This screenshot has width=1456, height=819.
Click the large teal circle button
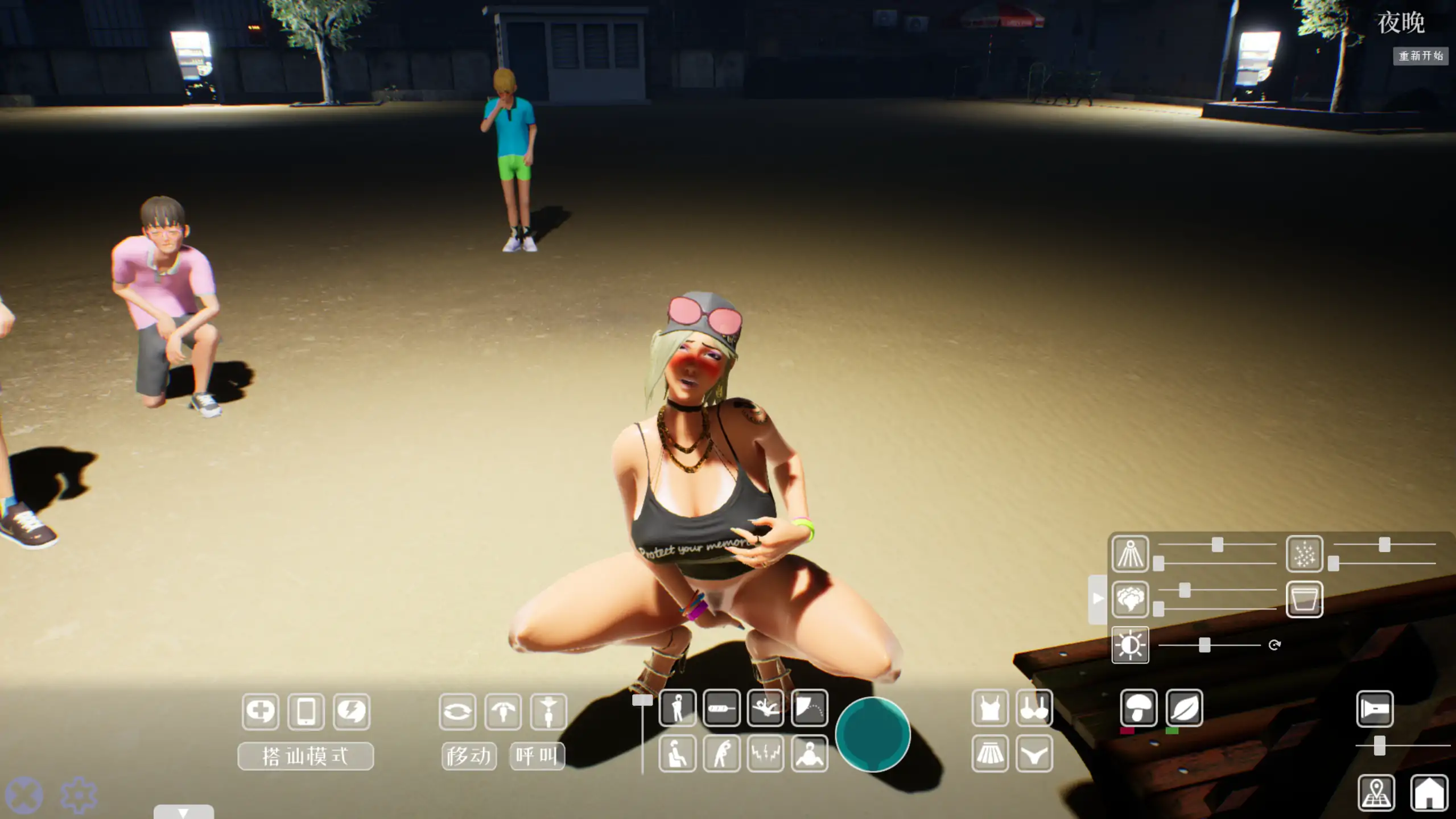point(872,734)
